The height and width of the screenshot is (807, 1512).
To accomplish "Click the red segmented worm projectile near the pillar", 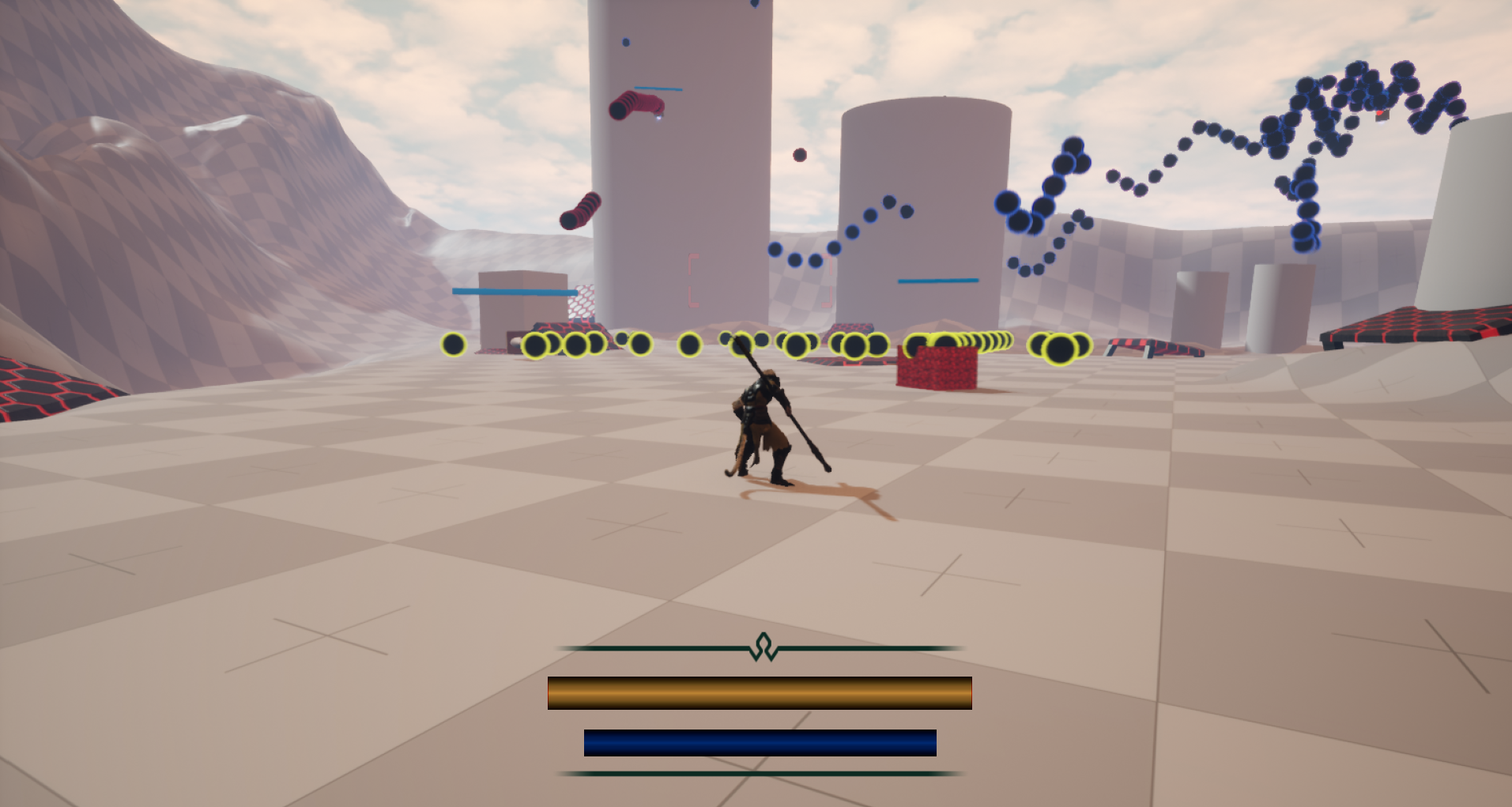I will coord(636,107).
